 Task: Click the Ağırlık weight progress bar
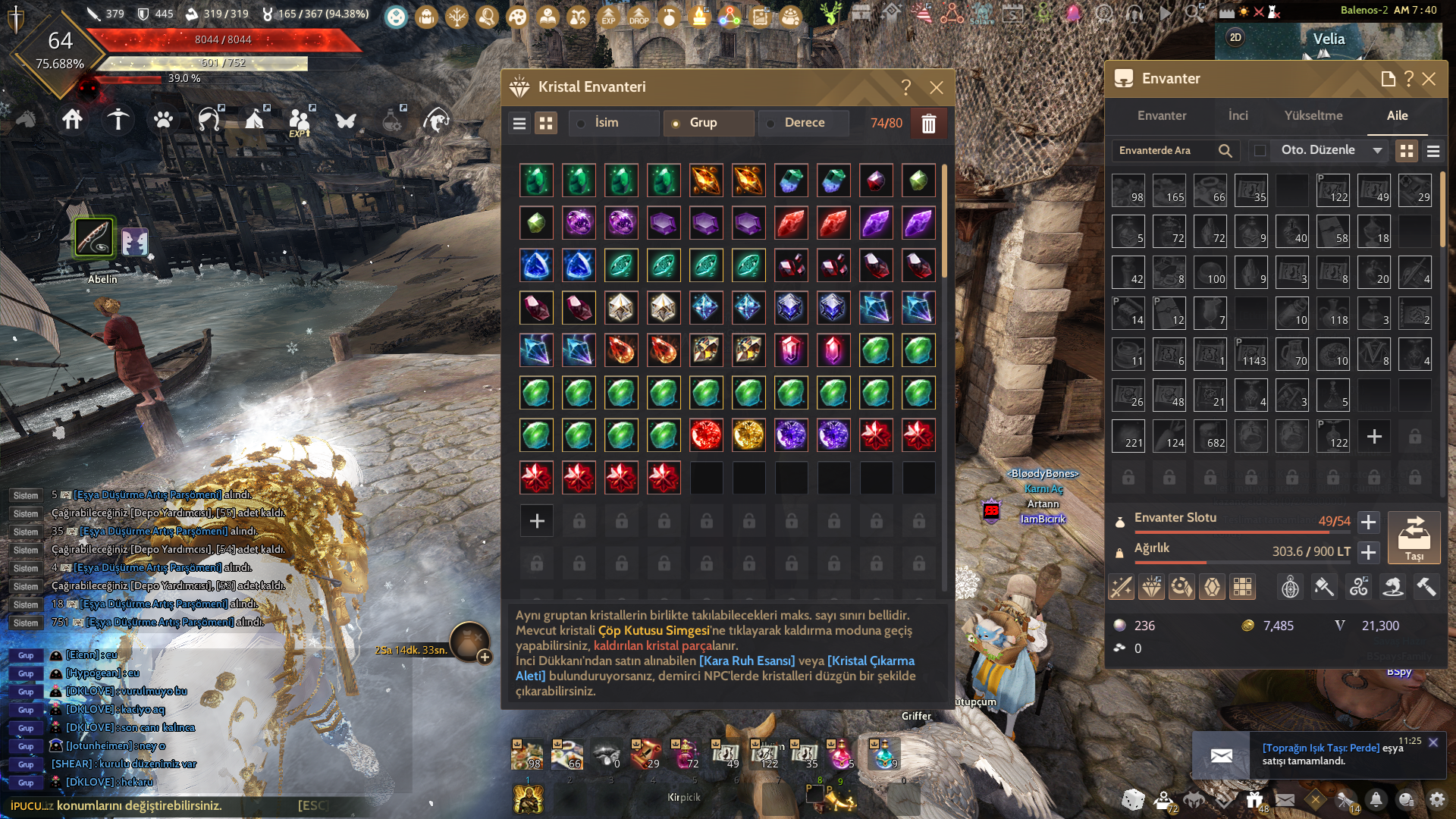[x=1236, y=562]
